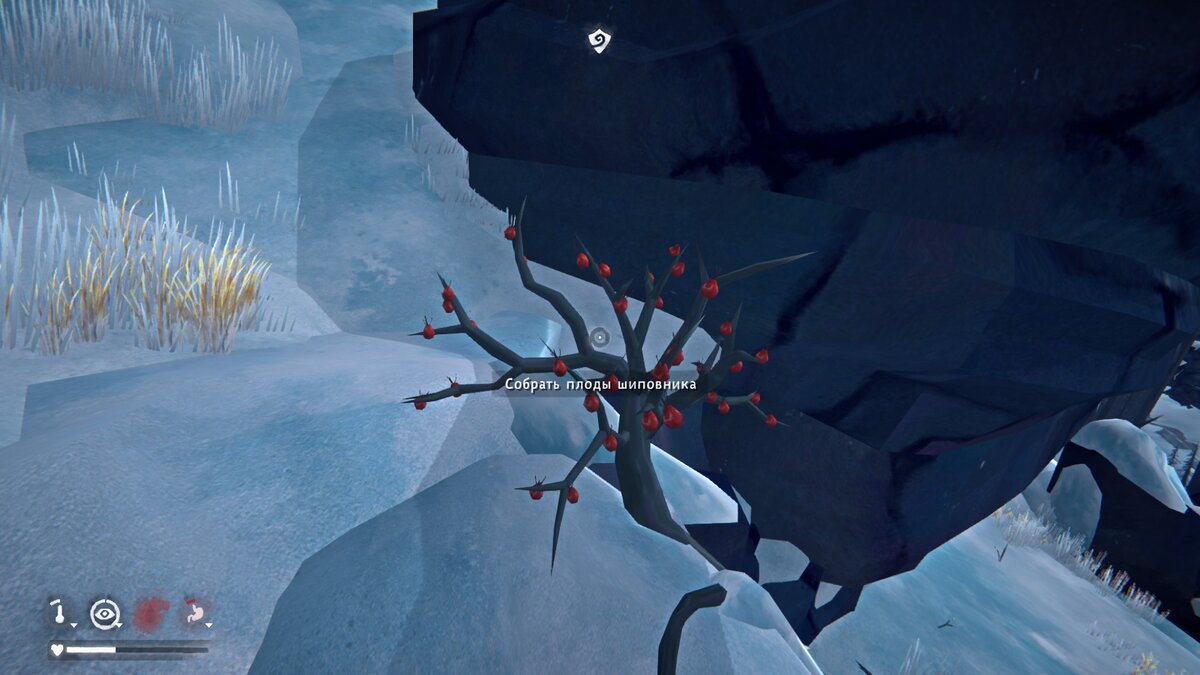The width and height of the screenshot is (1200, 675).
Task: Select the stomach hunger status icon
Action: 194,613
